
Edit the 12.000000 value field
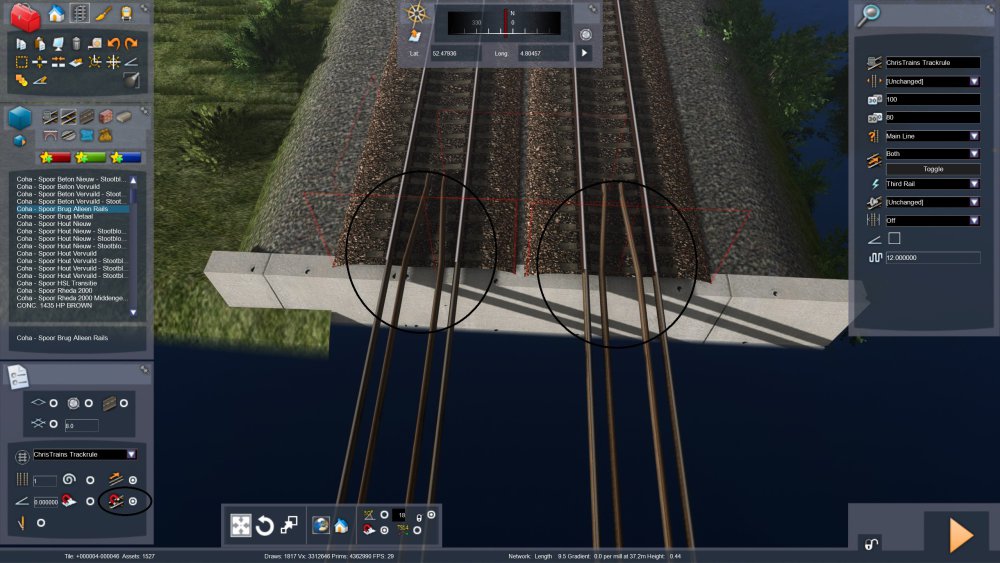[x=932, y=258]
